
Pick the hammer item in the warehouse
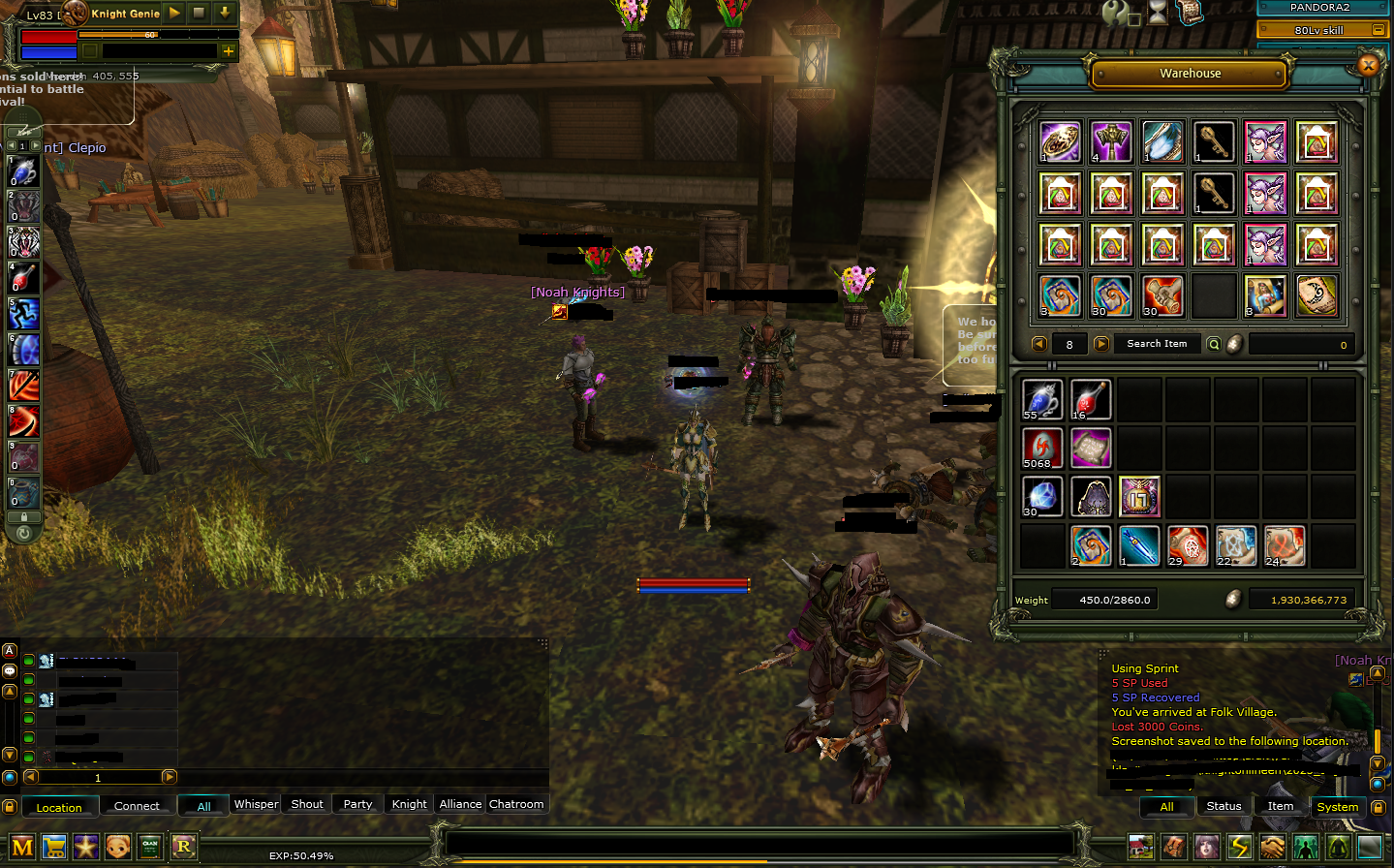[x=1111, y=142]
